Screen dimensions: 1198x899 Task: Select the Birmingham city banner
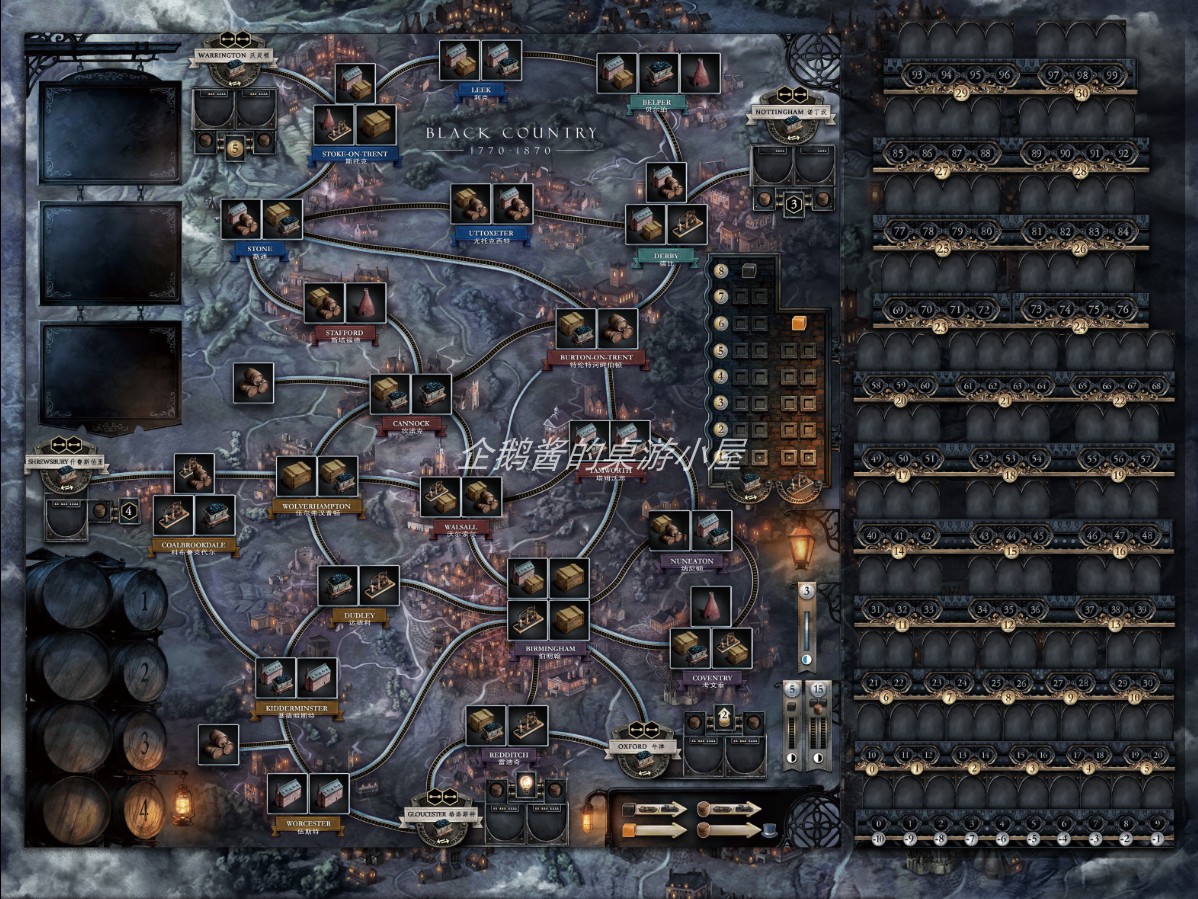point(549,649)
